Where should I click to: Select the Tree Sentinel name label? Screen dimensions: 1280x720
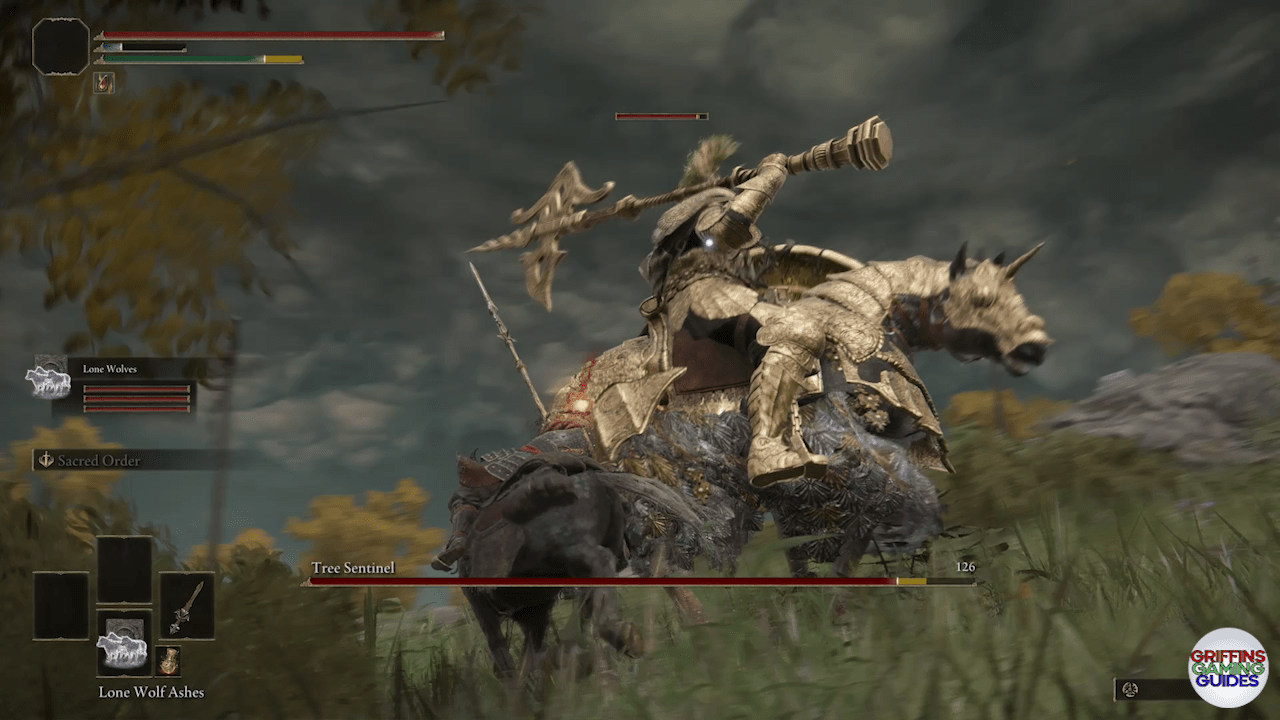click(x=356, y=567)
